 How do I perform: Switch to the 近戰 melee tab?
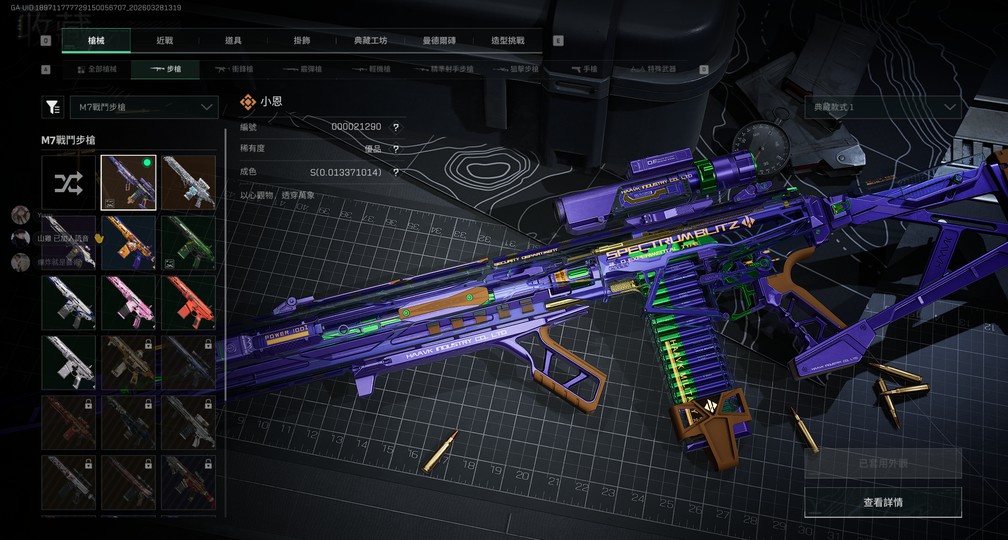pos(165,41)
